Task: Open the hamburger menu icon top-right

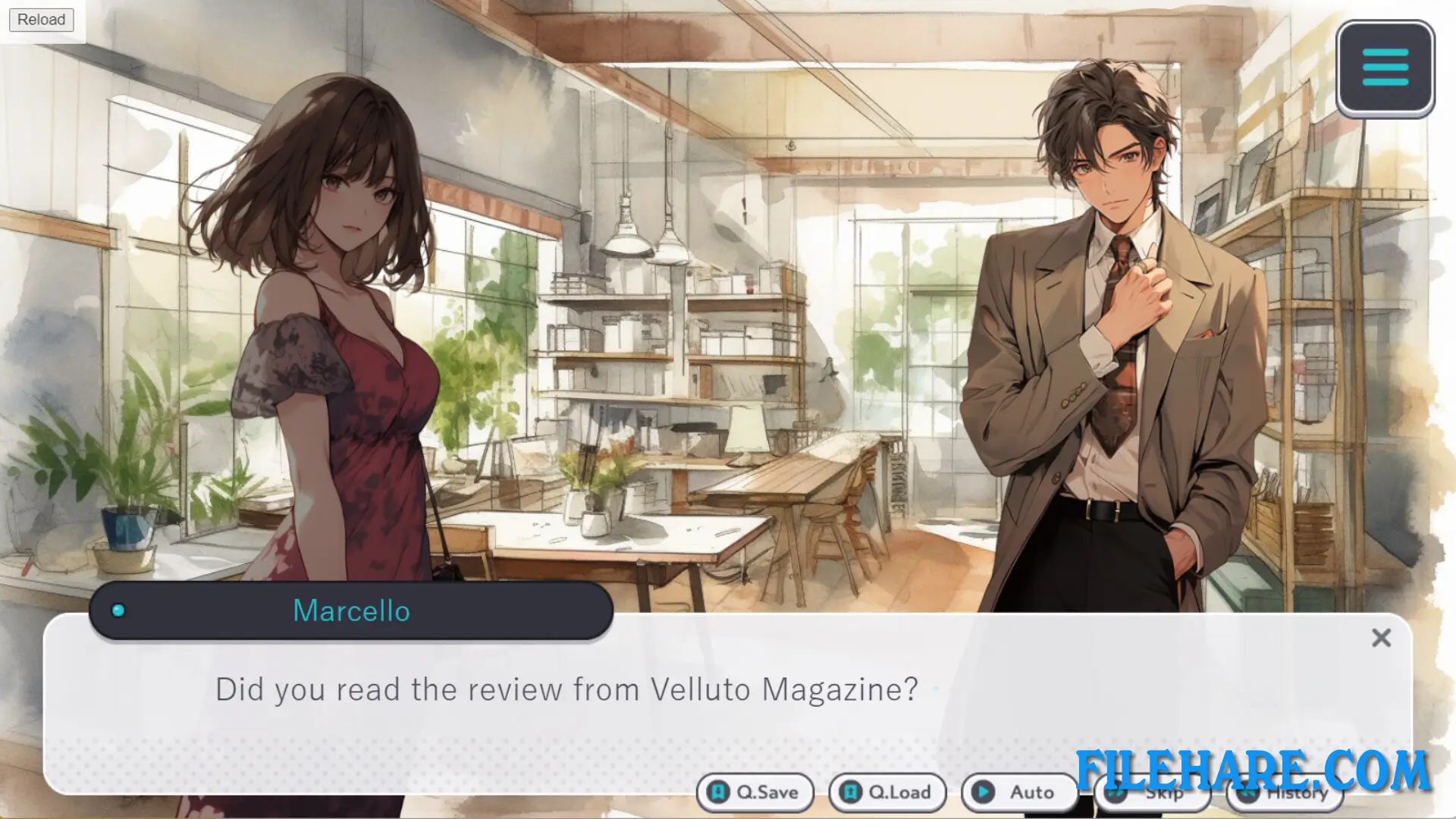Action: [x=1385, y=67]
